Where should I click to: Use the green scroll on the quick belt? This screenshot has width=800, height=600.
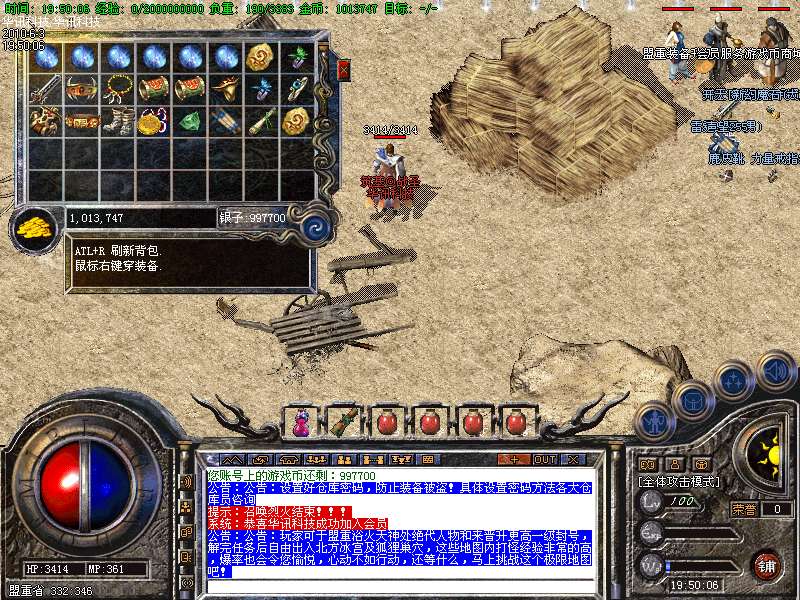(343, 421)
